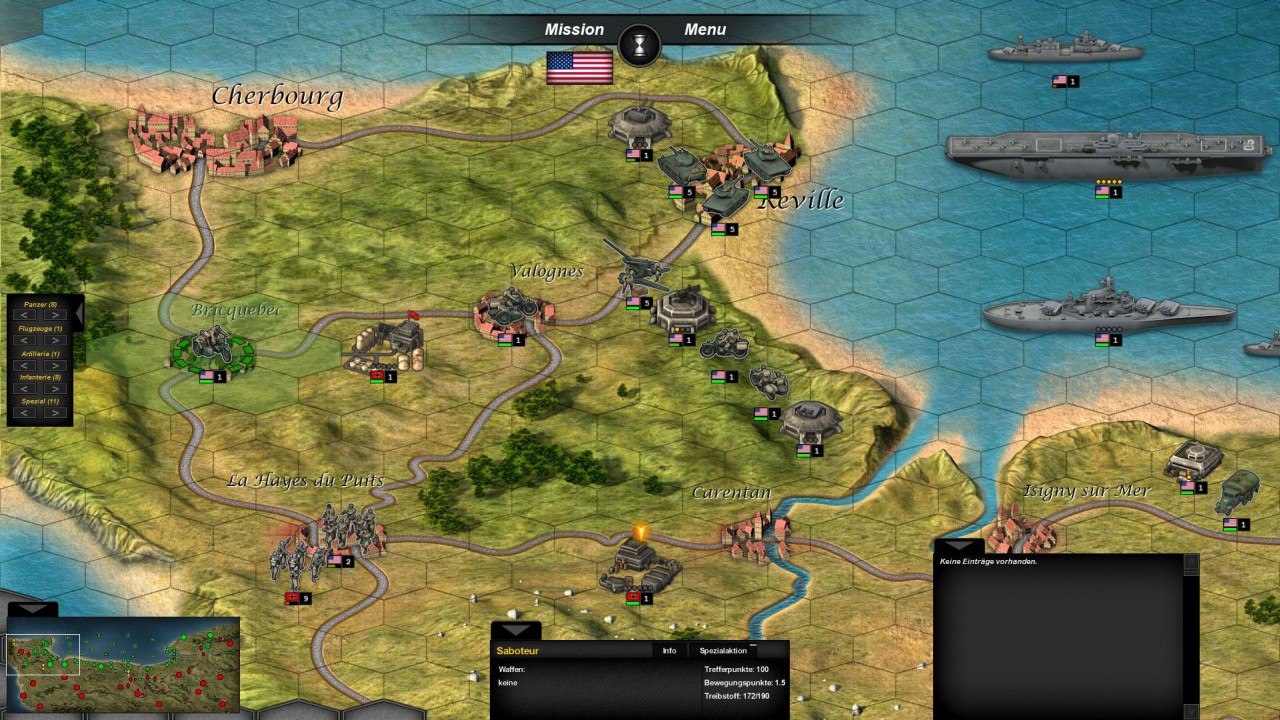
Task: Switch to the Info tab
Action: coord(669,651)
